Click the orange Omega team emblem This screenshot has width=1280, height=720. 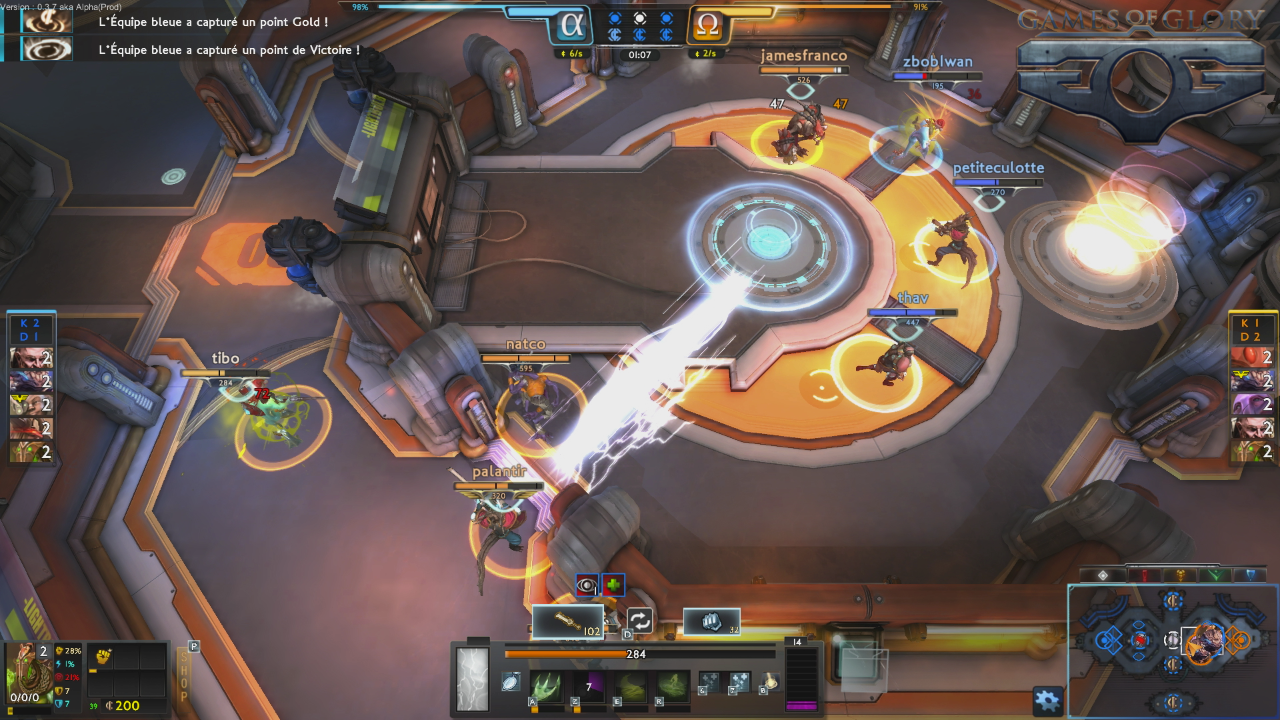coord(707,25)
